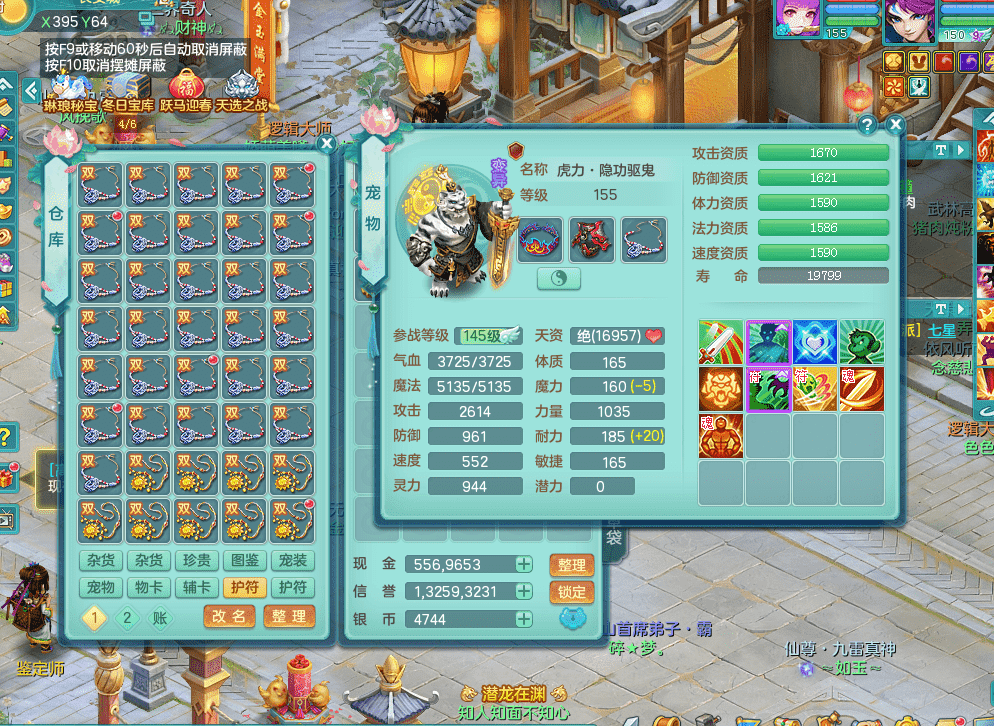Viewport: 994px width, 726px height.
Task: Sort the warehouse with its 整理 button
Action: [x=289, y=617]
